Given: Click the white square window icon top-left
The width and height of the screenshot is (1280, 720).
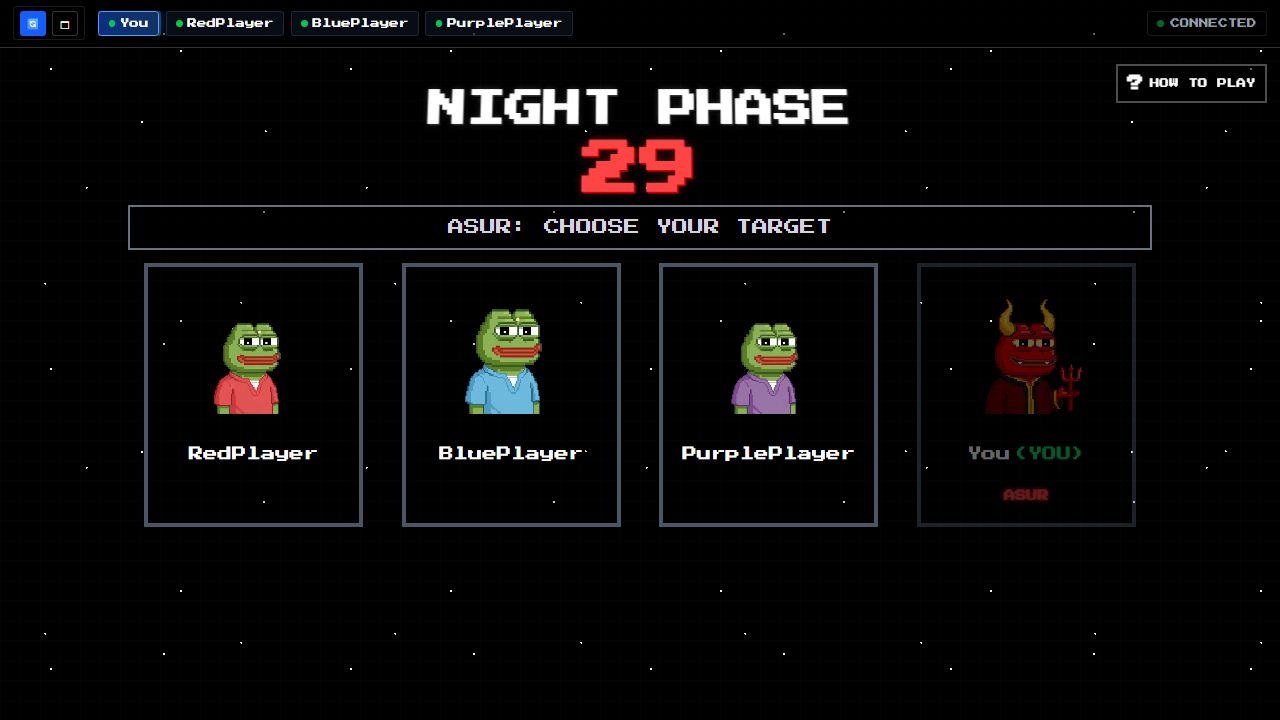Looking at the screenshot, I should (x=66, y=23).
